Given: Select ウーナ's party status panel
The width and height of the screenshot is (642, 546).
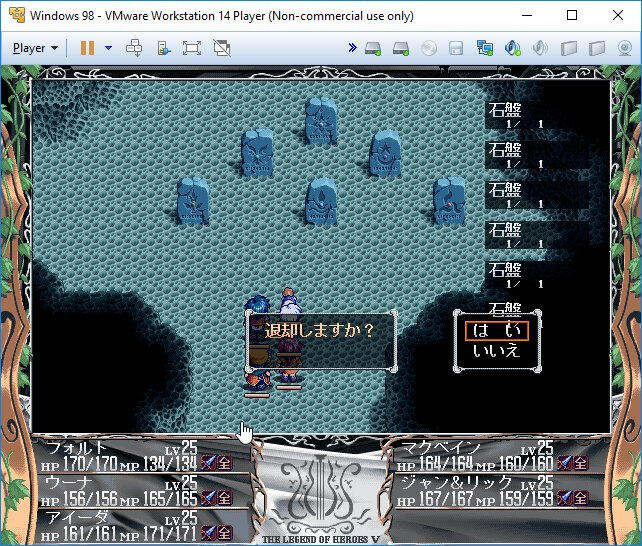Looking at the screenshot, I should 135,490.
